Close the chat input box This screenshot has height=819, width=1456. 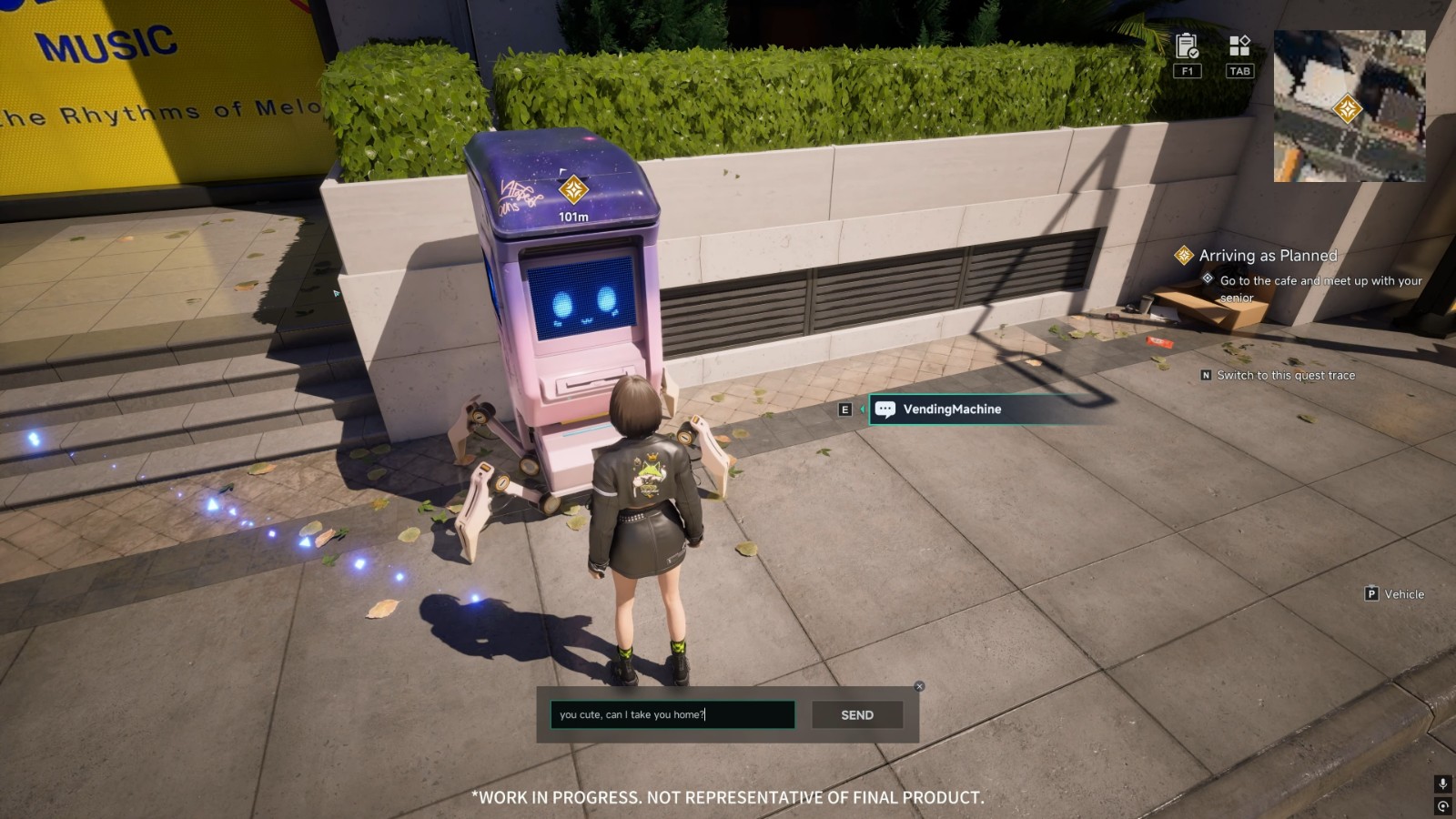click(919, 687)
